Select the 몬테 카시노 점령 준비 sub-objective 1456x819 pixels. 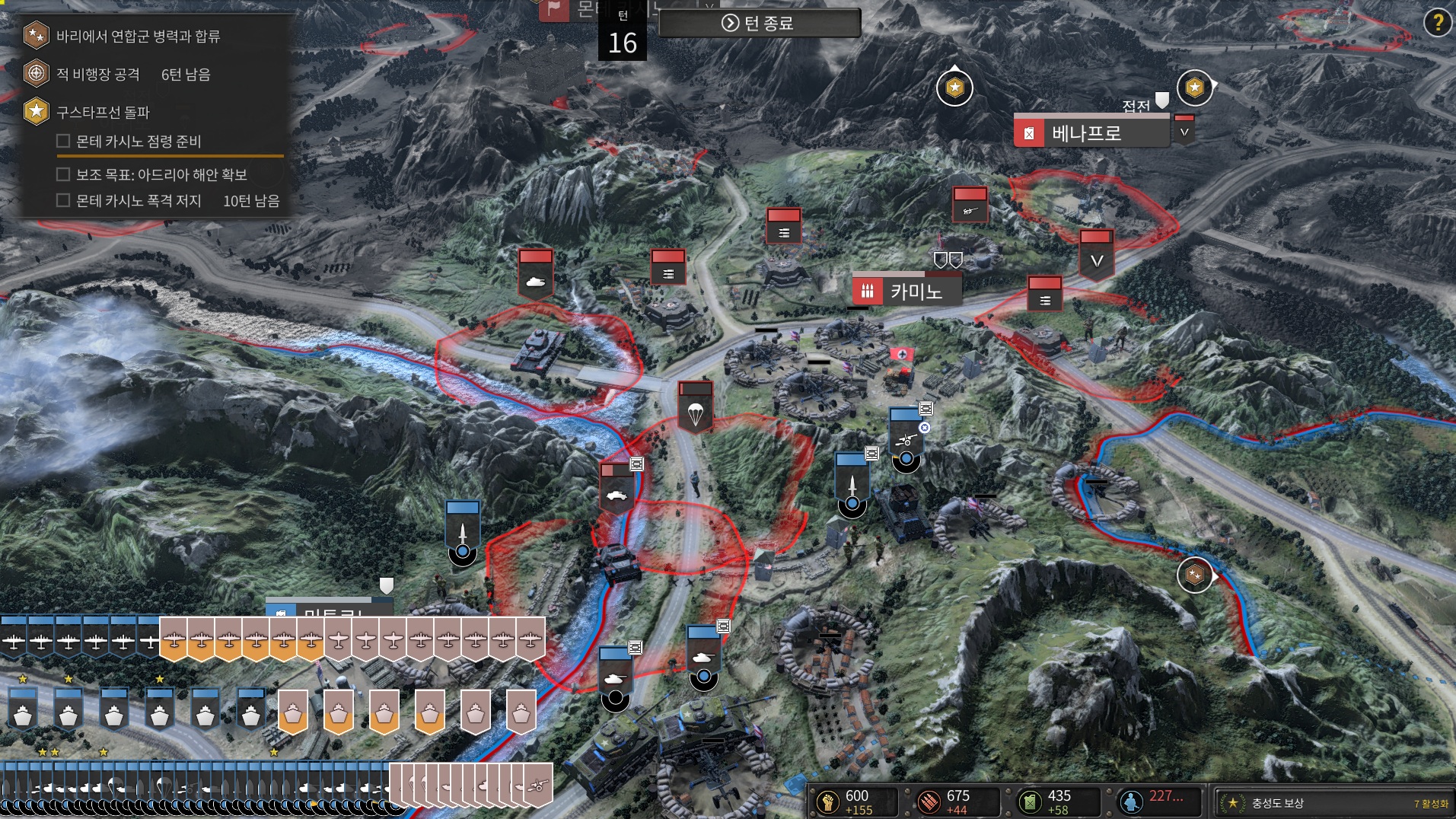(x=139, y=142)
